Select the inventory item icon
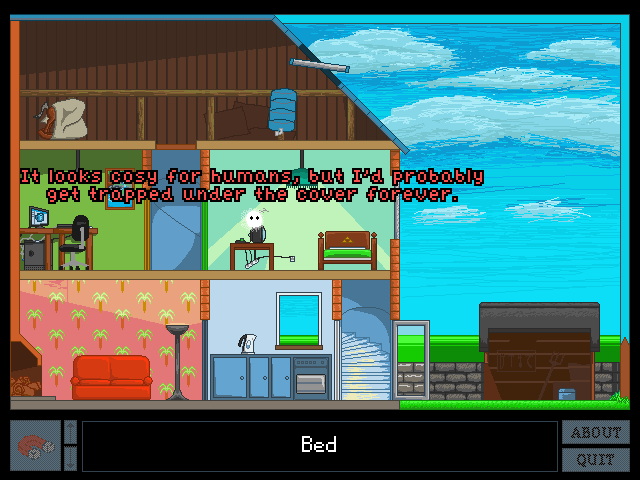Screen dimensions: 640x480 coord(35,446)
